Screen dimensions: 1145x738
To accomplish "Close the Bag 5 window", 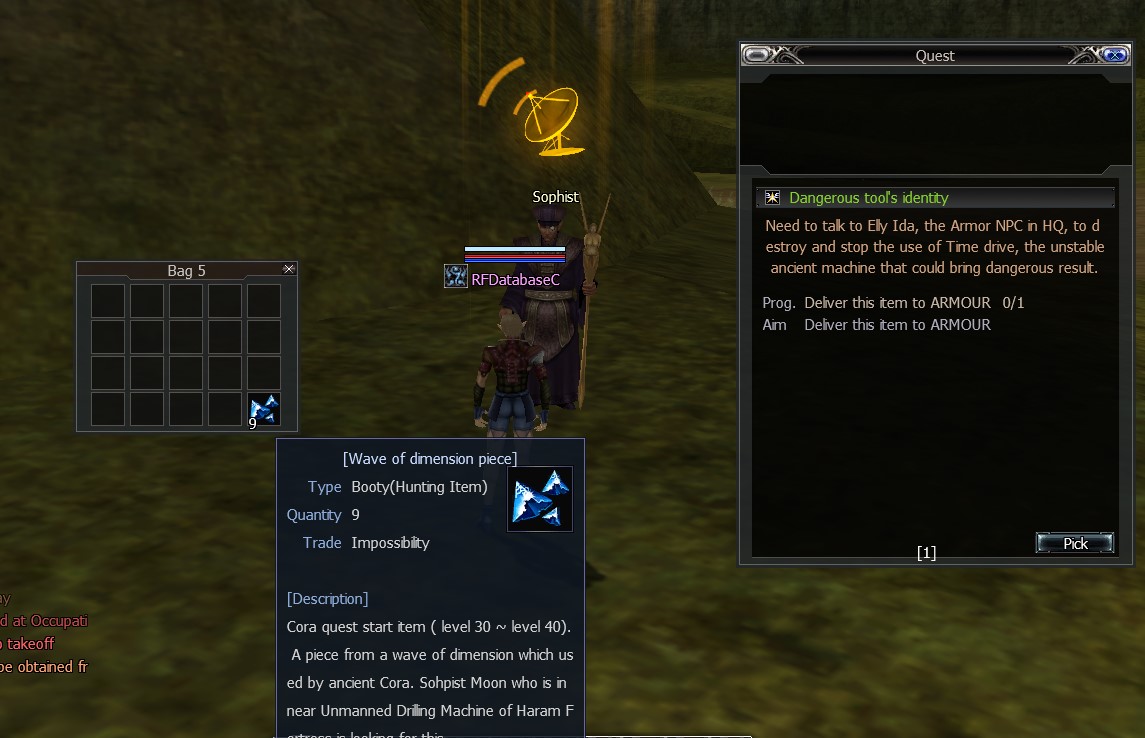I will point(289,269).
